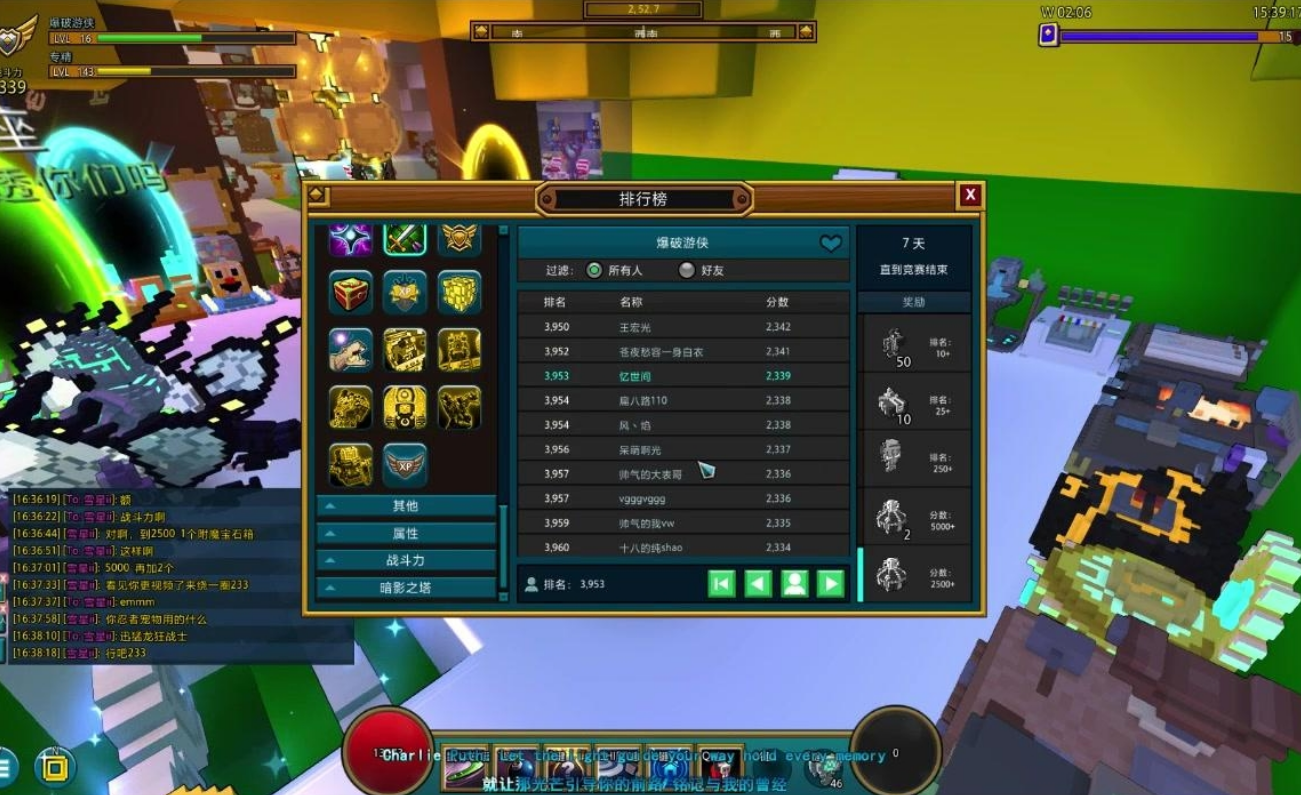Select the vgggvggg player row
The width and height of the screenshot is (1301, 795).
(x=682, y=498)
